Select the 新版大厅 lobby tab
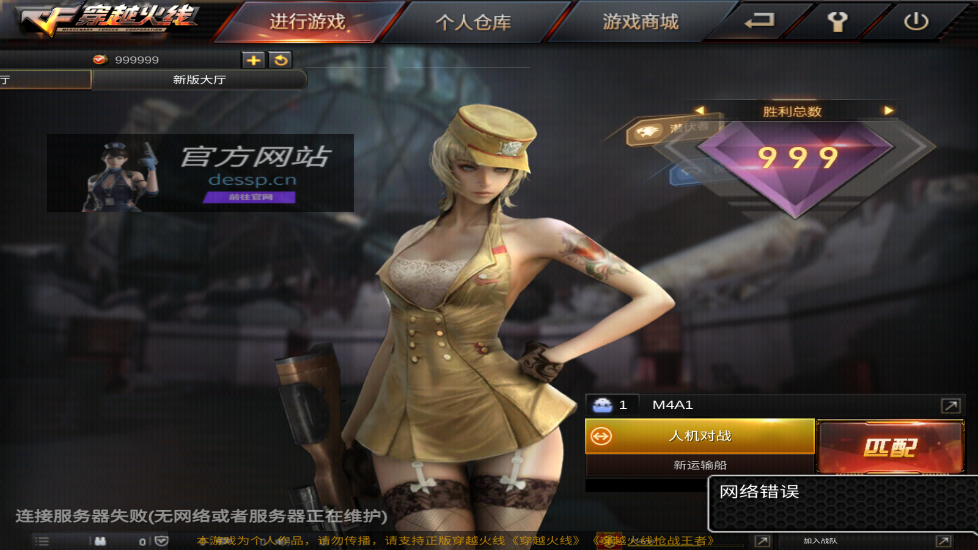Image resolution: width=978 pixels, height=550 pixels. [x=199, y=80]
